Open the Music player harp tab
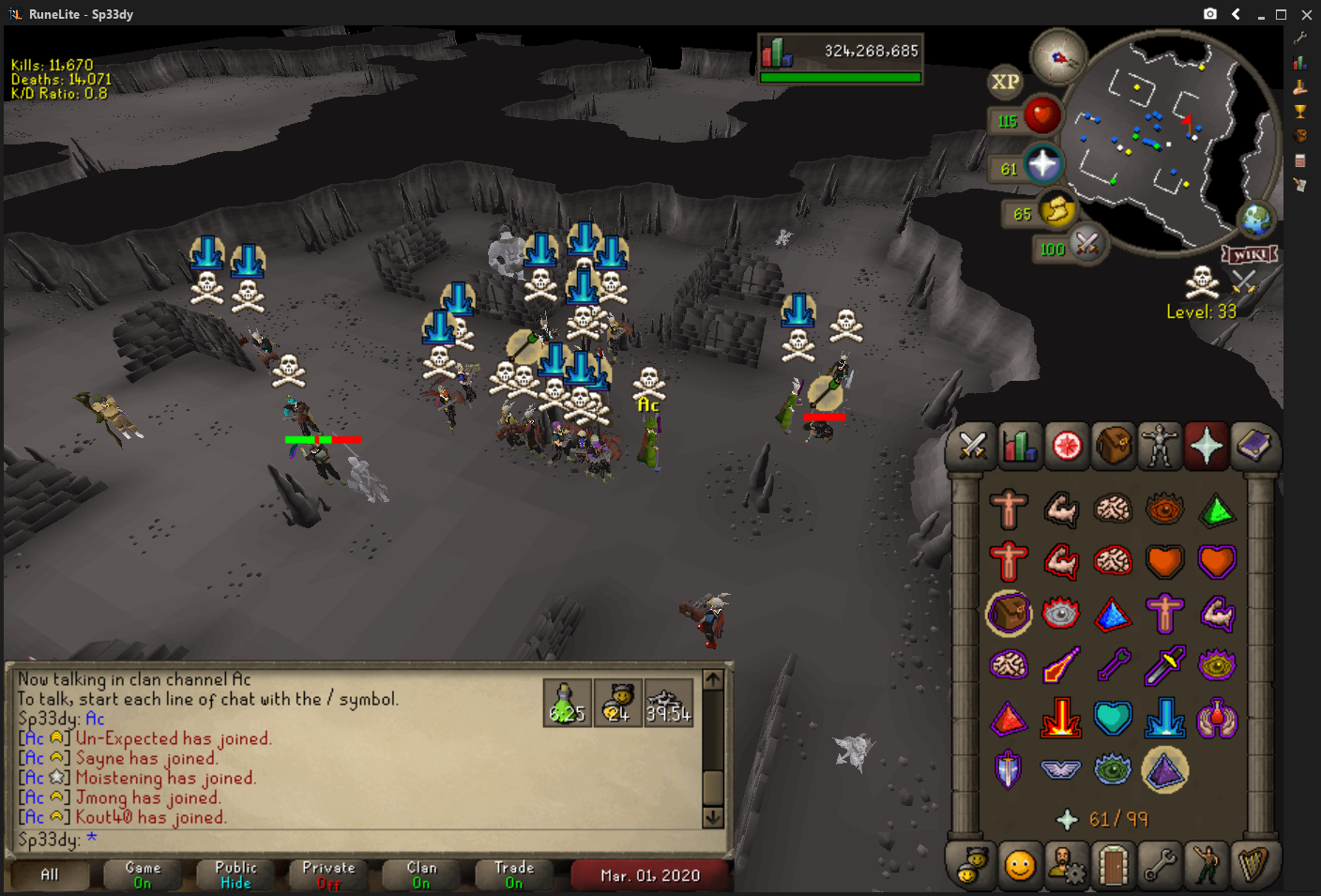Screen dimensions: 1321x896 point(1253,865)
